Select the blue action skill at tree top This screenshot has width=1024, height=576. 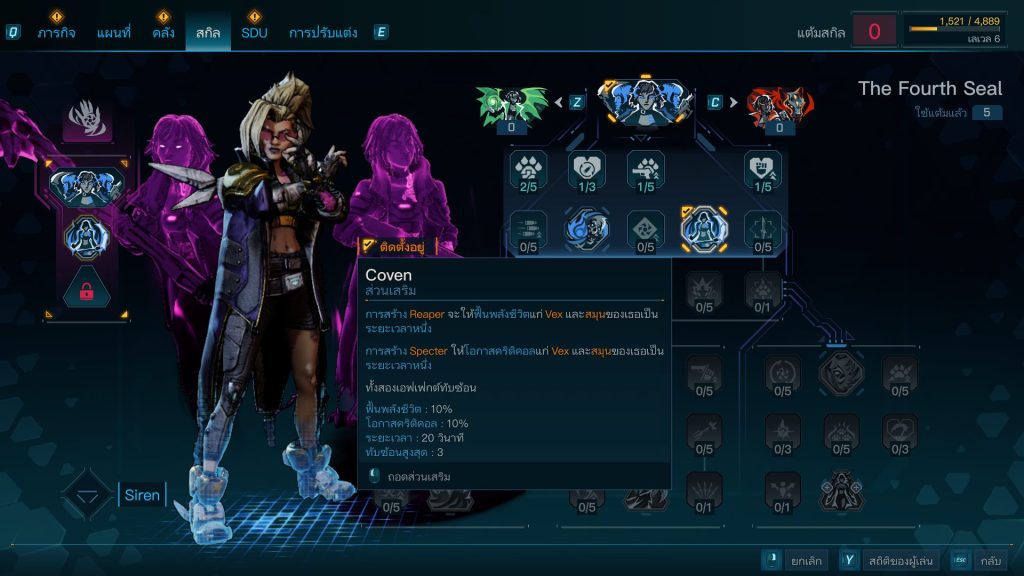coord(646,100)
